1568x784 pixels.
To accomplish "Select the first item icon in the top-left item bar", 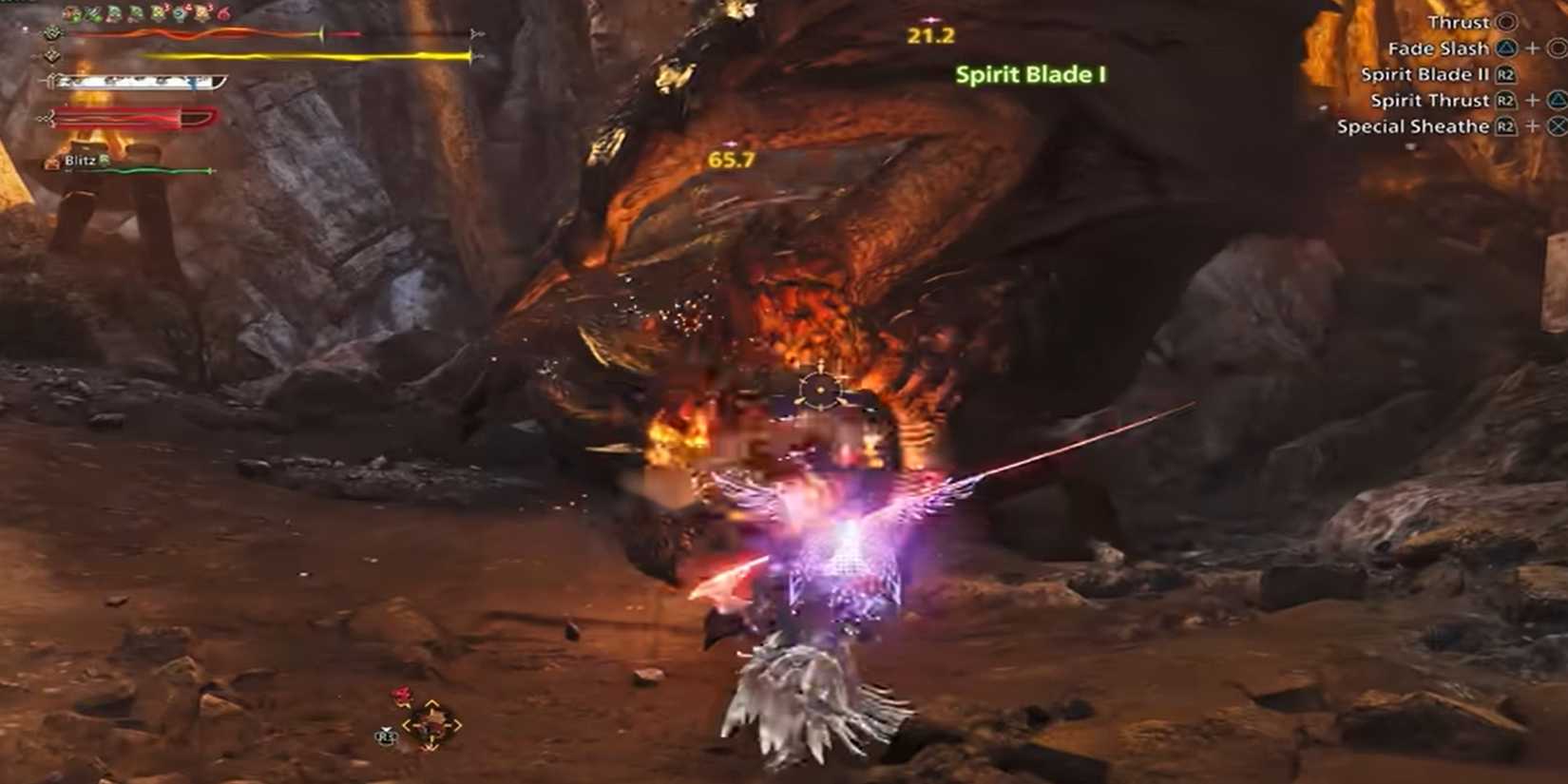I will (x=69, y=13).
